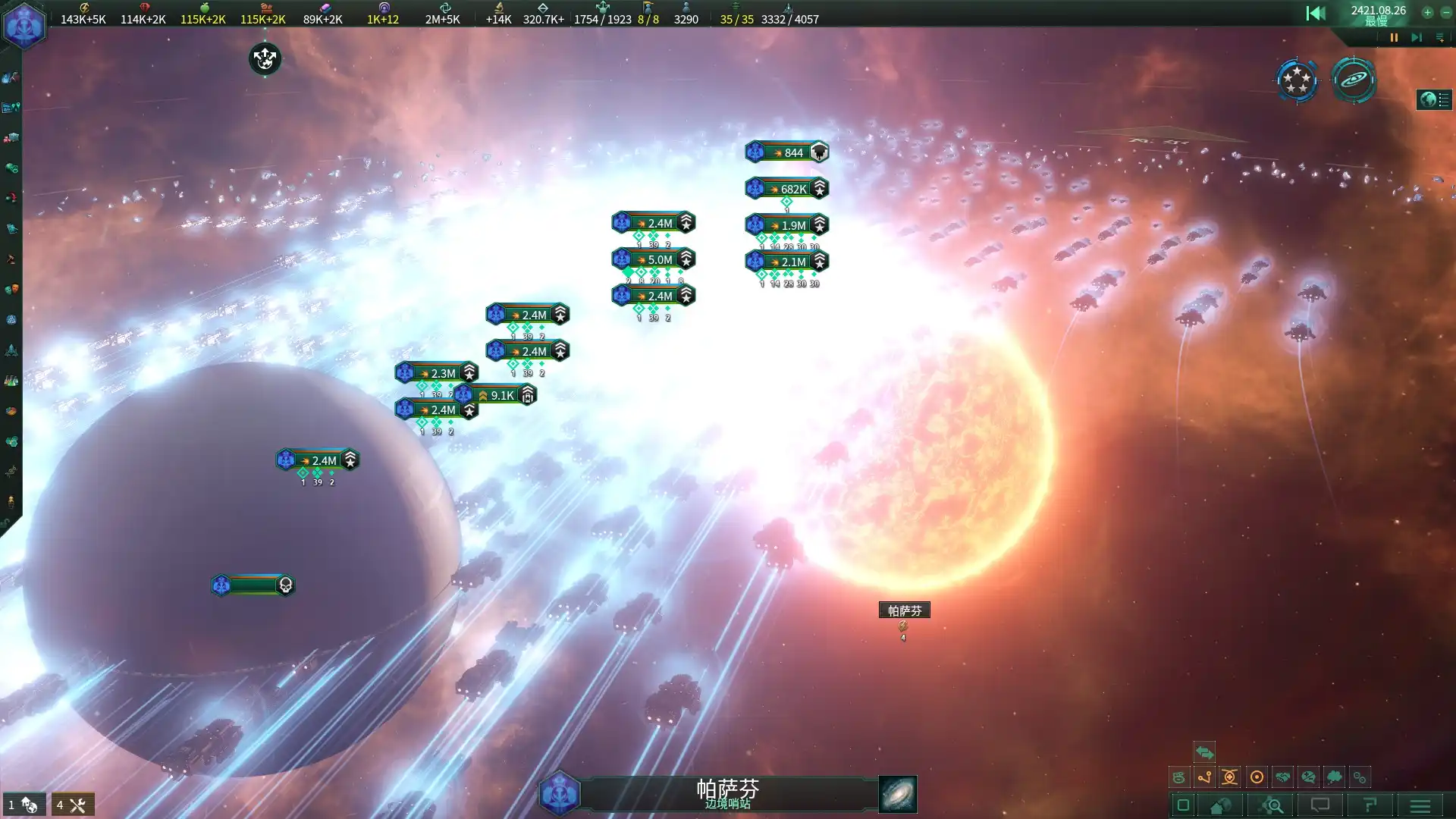Decrease game speed with the minus button
The width and height of the screenshot is (1456, 819).
[x=1445, y=12]
